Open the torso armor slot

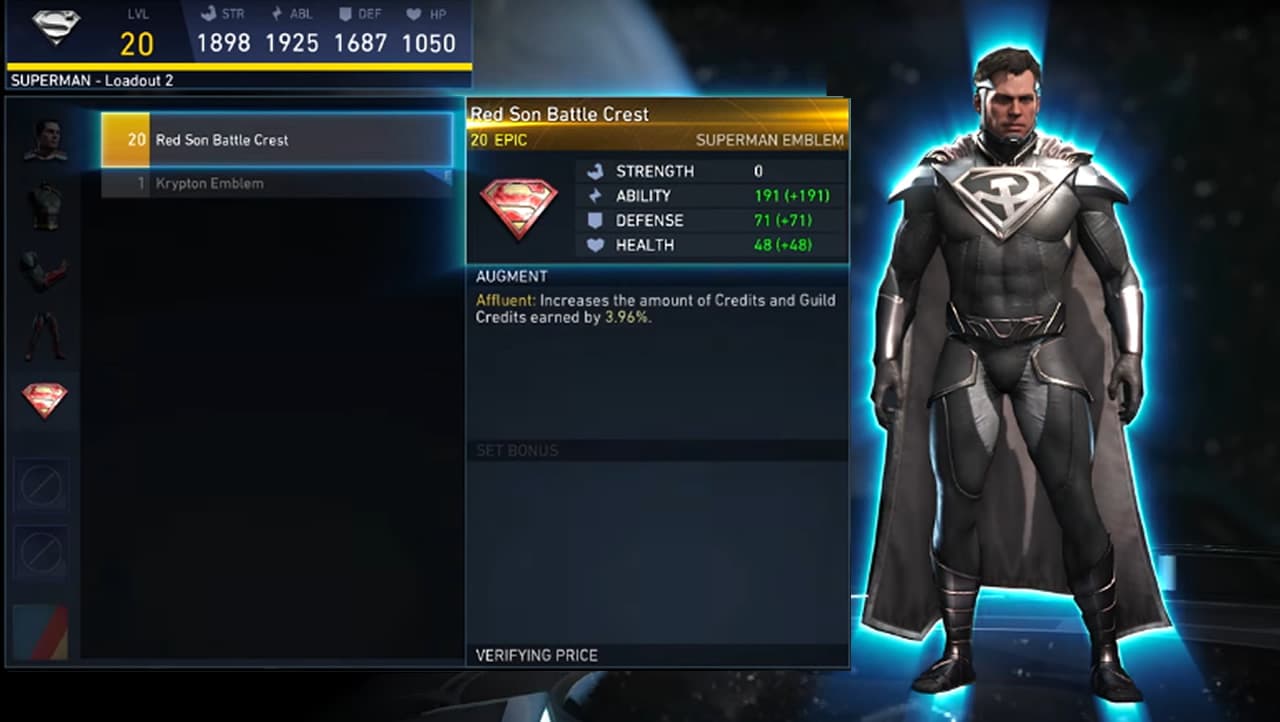(44, 206)
